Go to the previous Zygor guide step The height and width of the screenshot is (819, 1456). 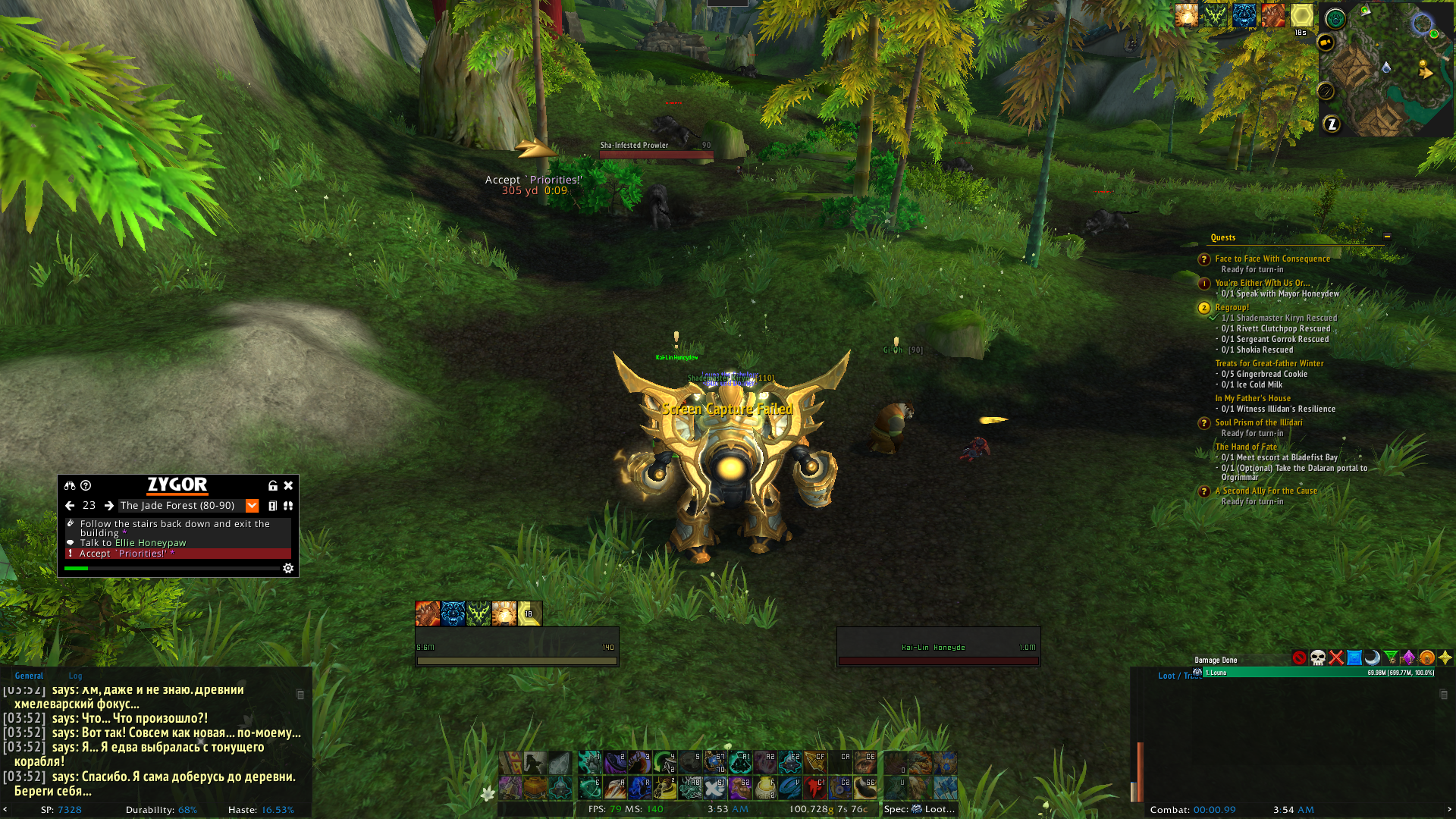pos(70,506)
